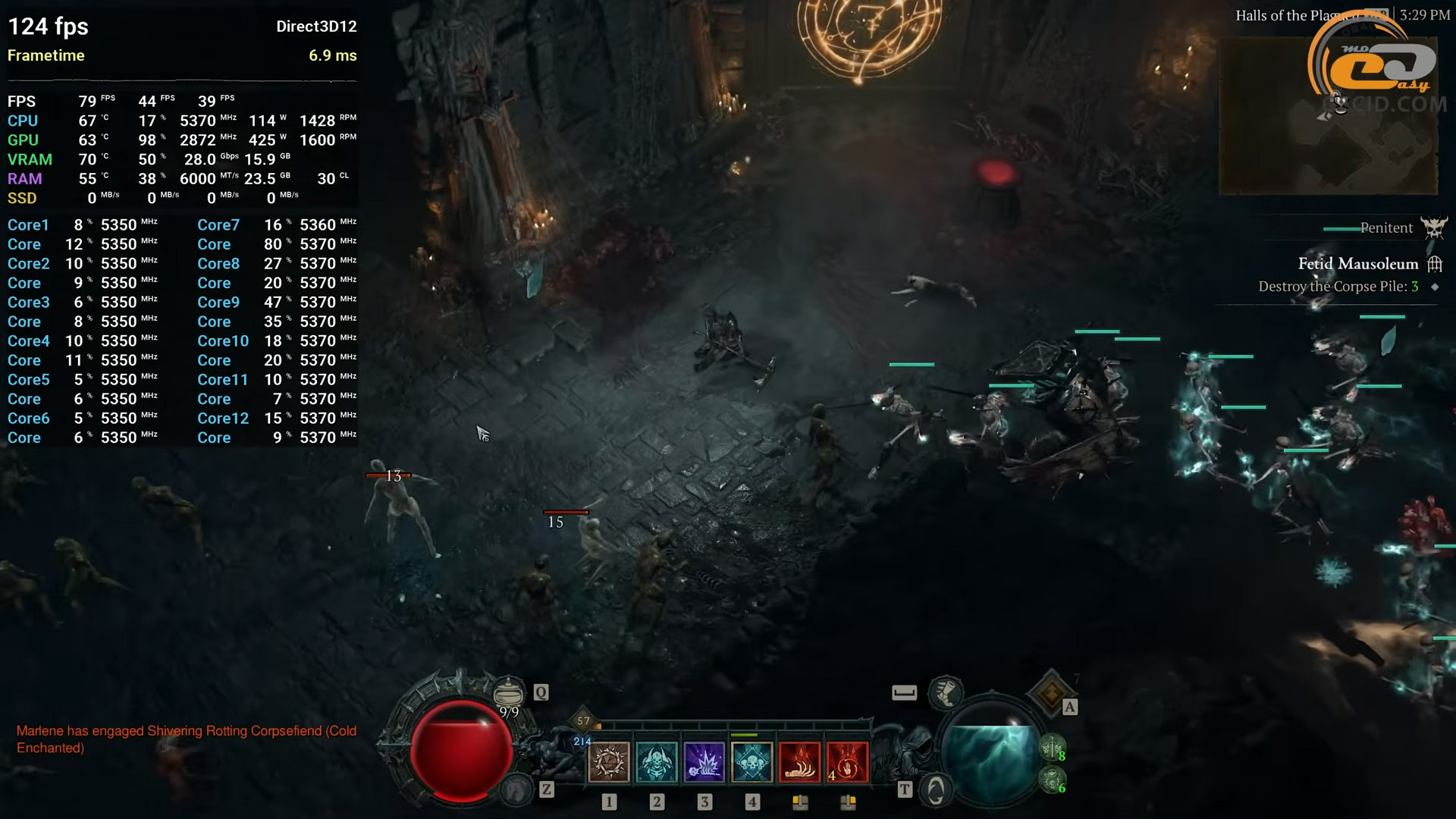Cast the purple corpse explosion skill
Image resolution: width=1456 pixels, height=819 pixels.
(704, 762)
